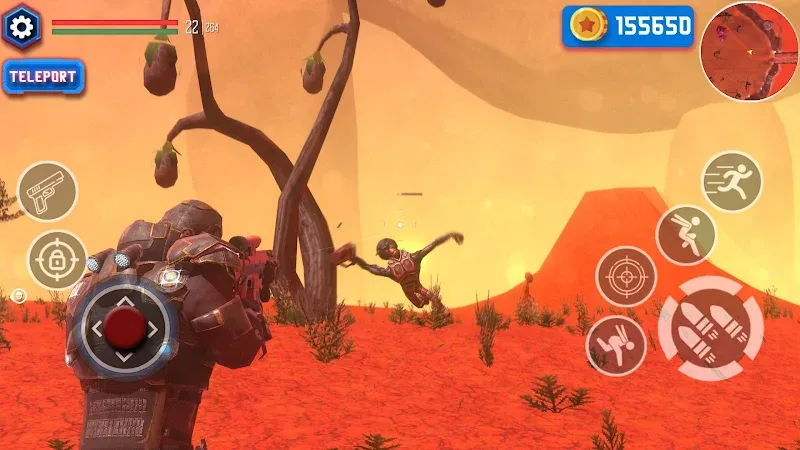
Task: Use the kick melee attack button
Action: click(615, 345)
